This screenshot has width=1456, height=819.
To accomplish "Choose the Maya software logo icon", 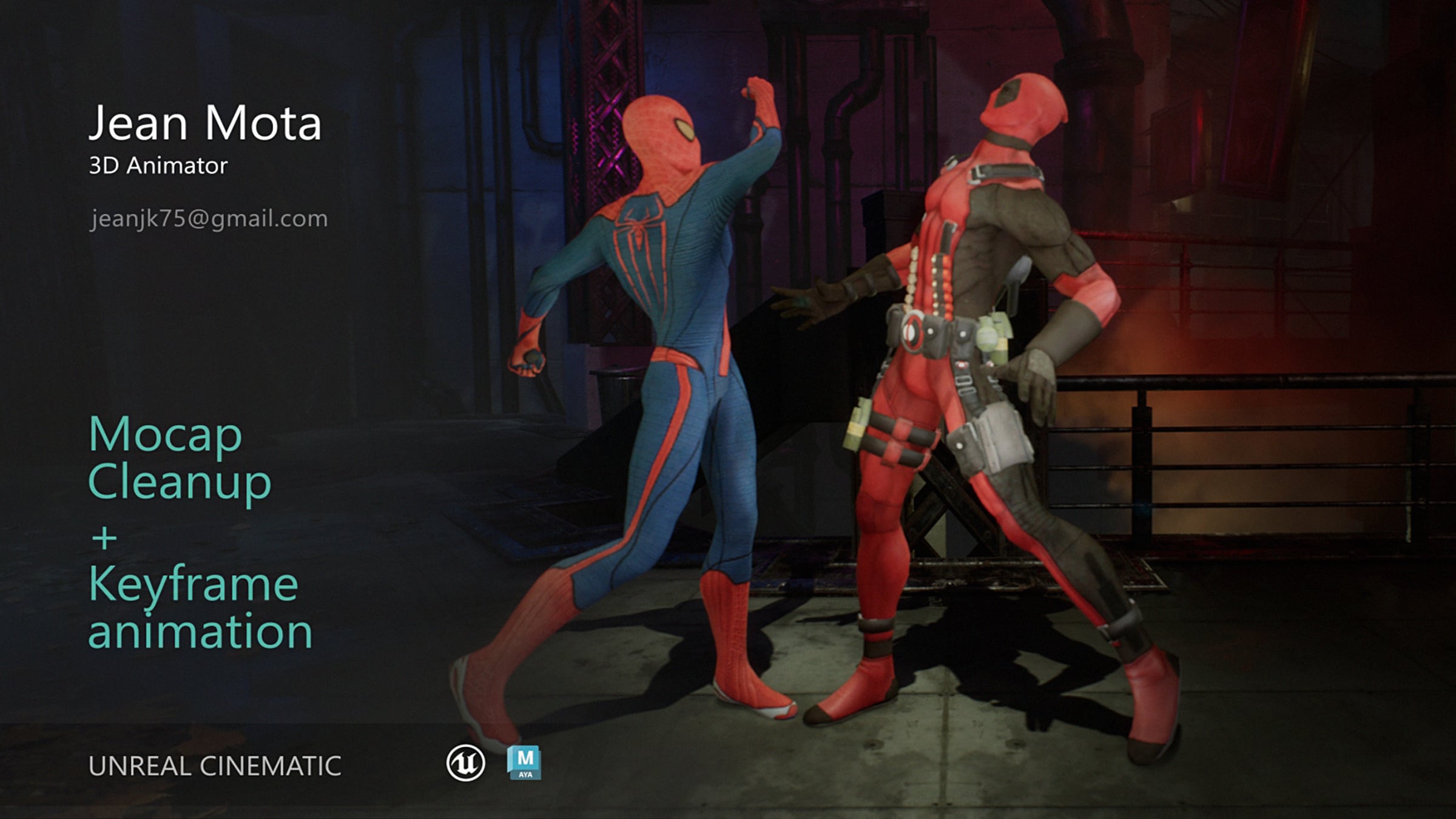I will 524,763.
